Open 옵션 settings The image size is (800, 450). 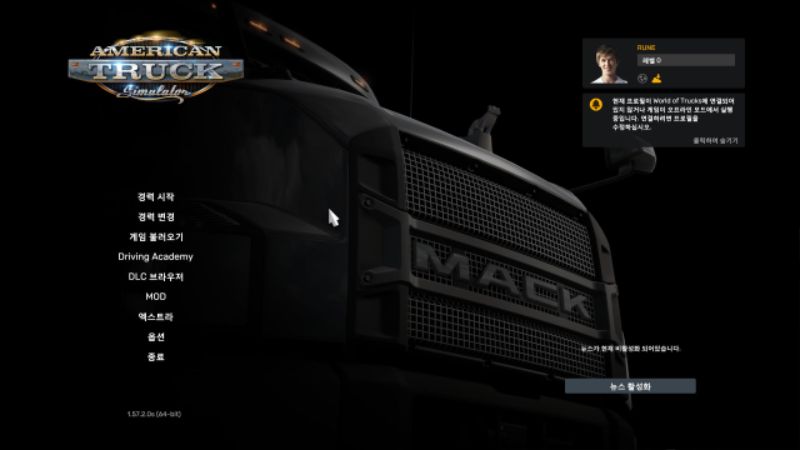tap(155, 337)
